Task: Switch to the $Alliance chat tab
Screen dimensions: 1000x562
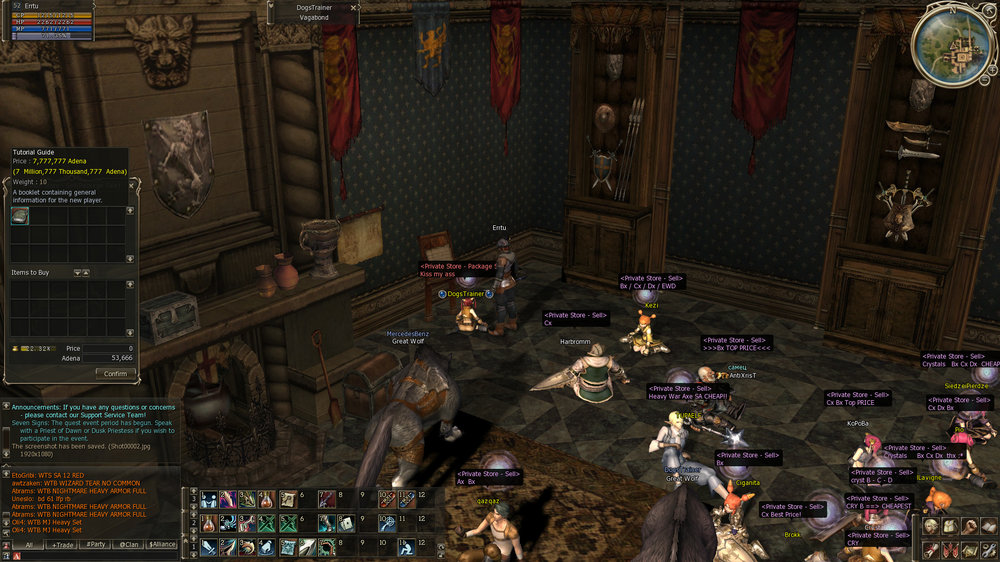Action: pyautogui.click(x=162, y=545)
